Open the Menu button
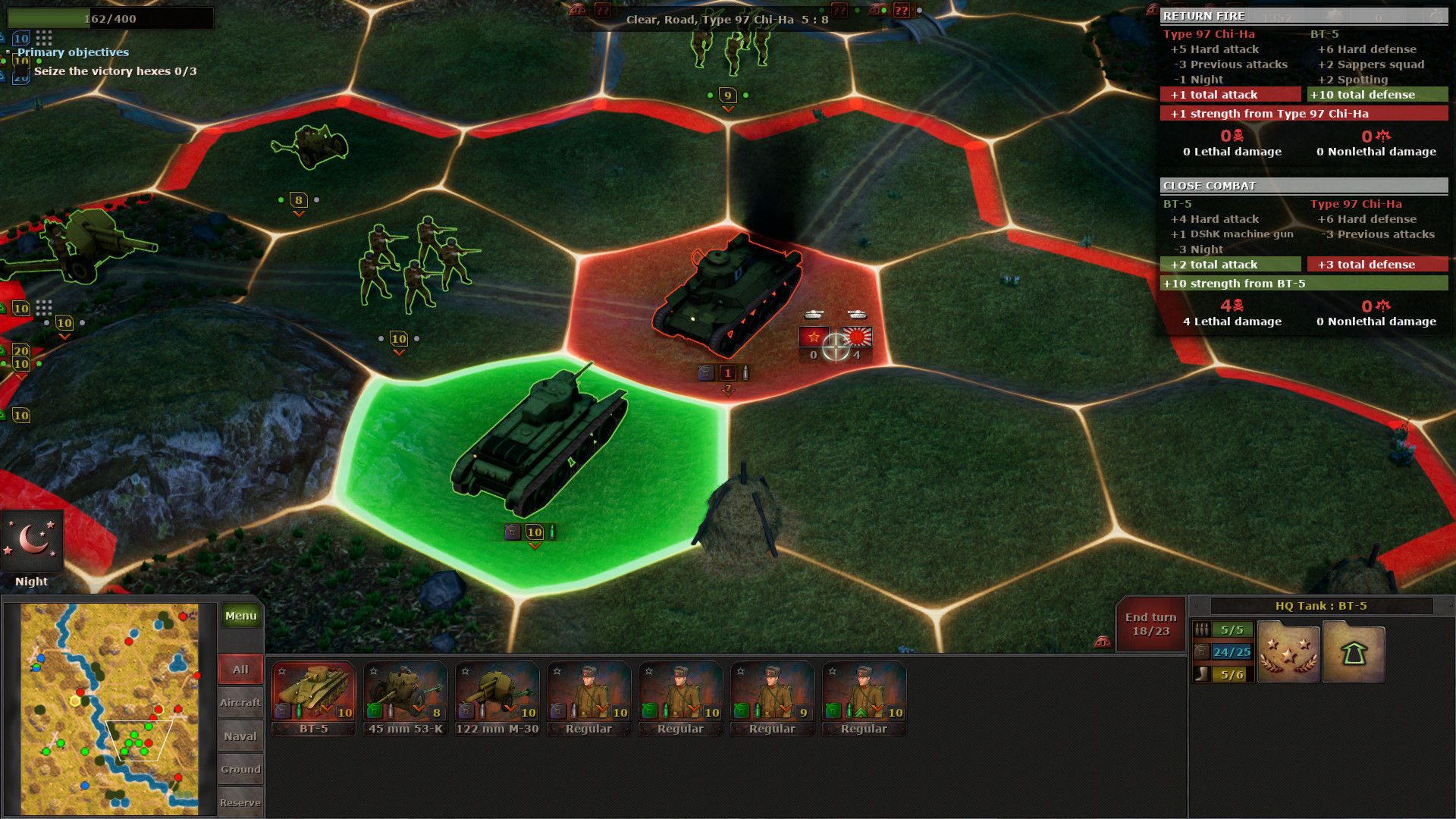 coord(240,616)
